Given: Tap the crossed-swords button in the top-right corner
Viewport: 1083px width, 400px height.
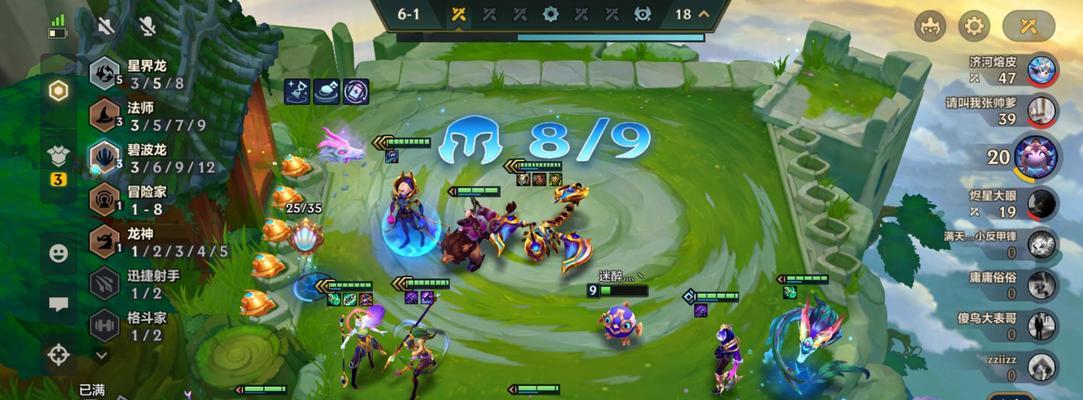Looking at the screenshot, I should pos(1029,25).
